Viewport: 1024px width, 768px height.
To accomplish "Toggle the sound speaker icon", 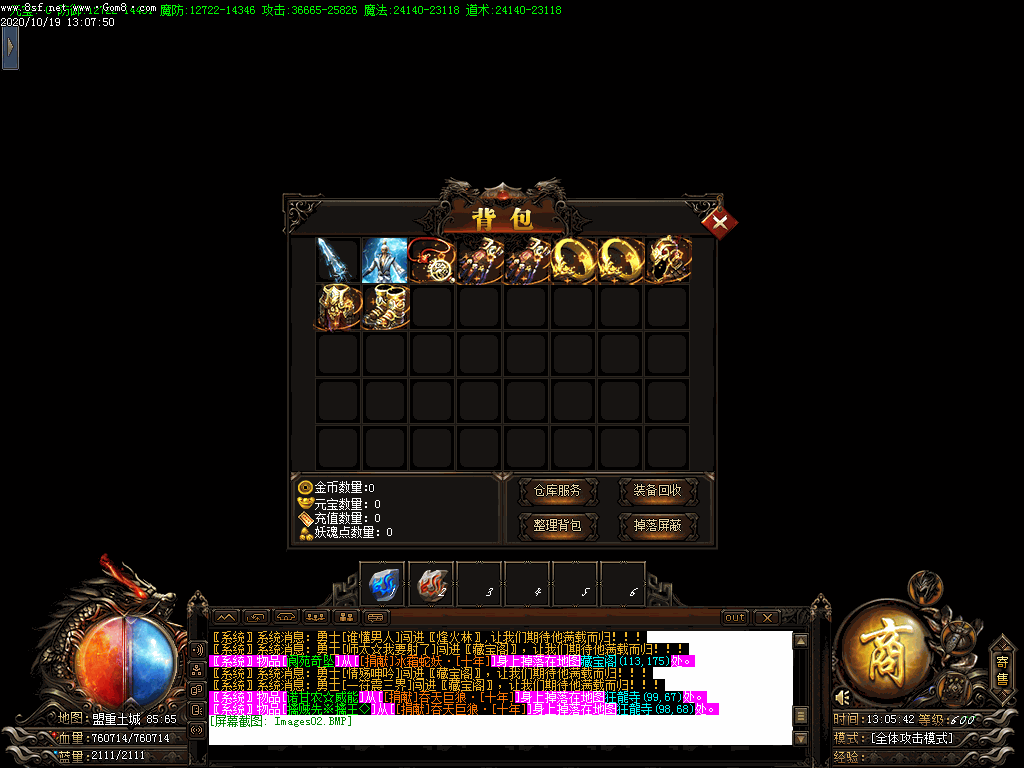I will (843, 697).
